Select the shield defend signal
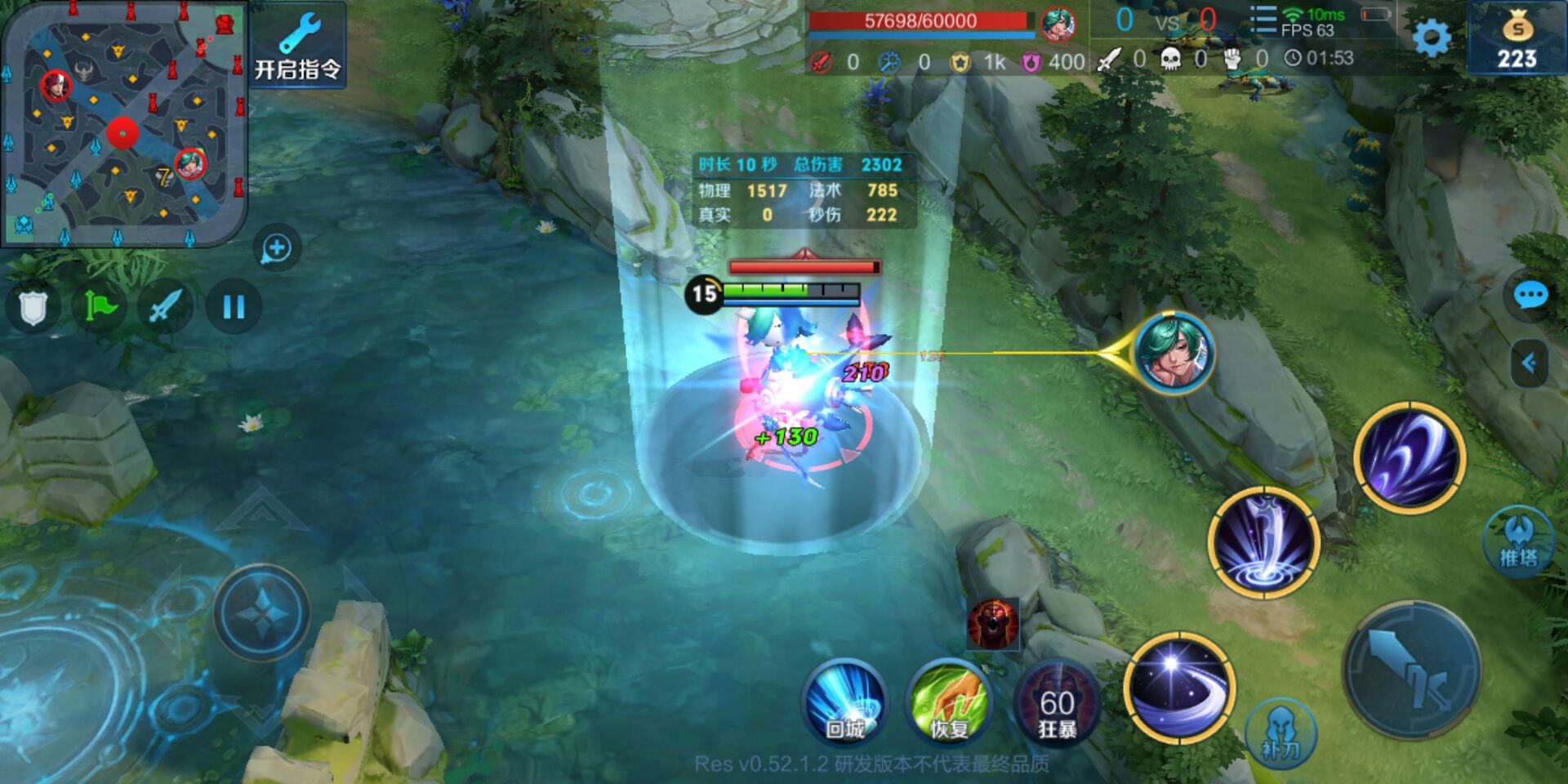 click(33, 308)
